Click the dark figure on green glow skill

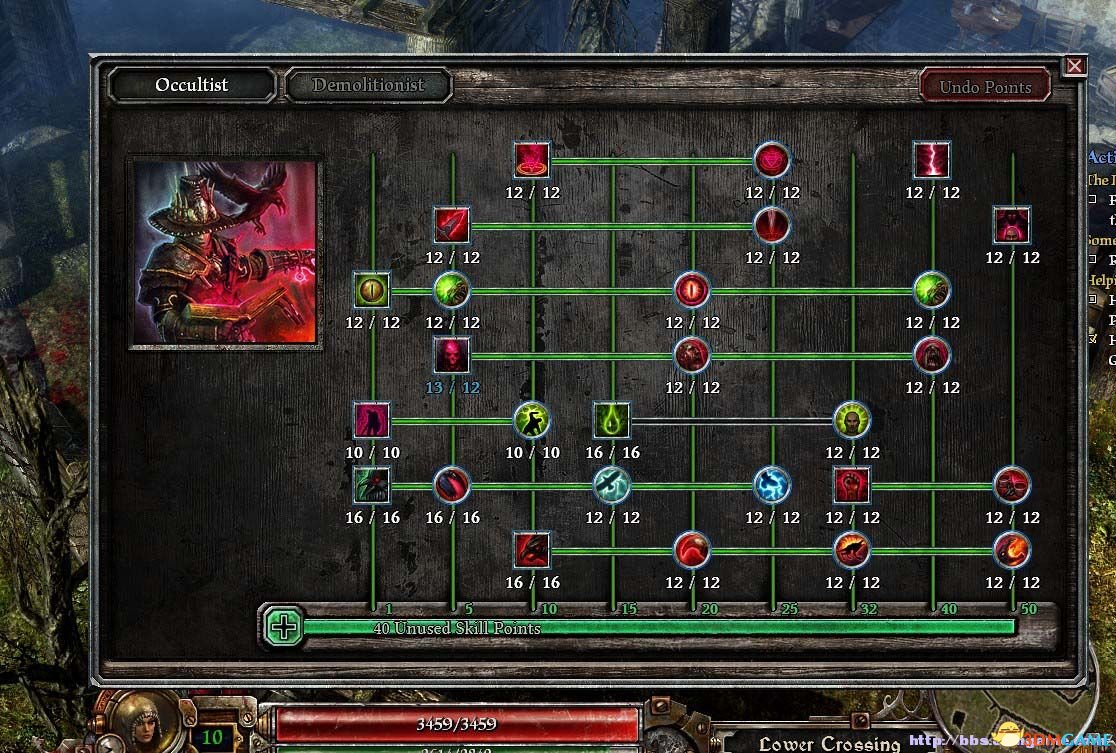tap(531, 420)
